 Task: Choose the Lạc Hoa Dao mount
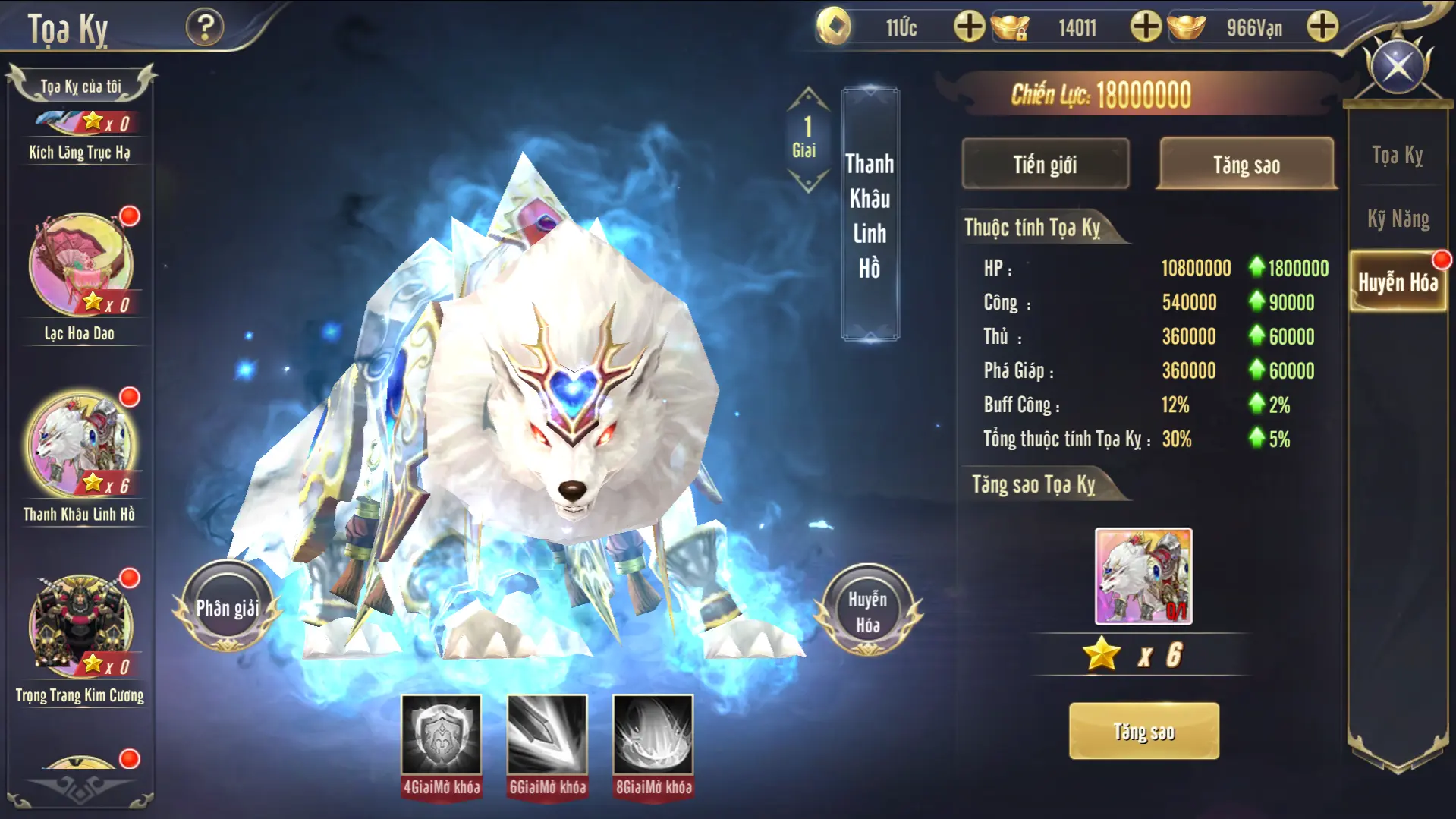pos(80,266)
